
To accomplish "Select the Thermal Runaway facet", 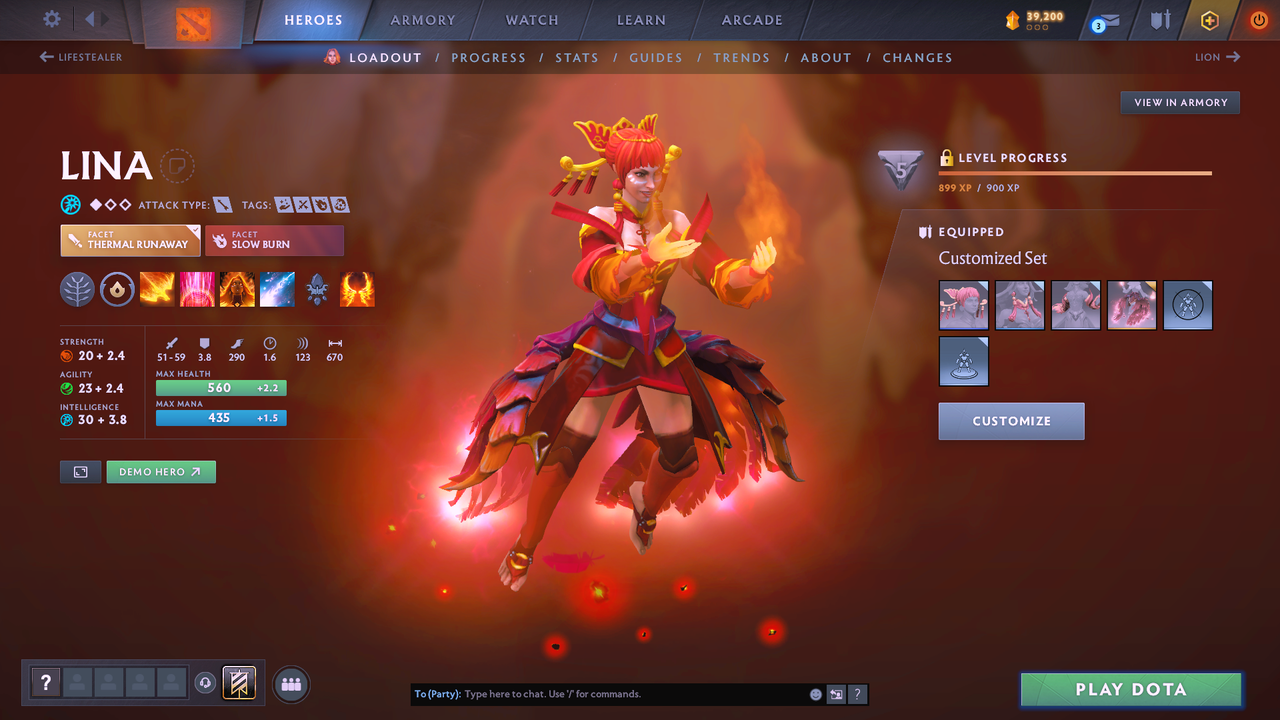I will (x=130, y=240).
